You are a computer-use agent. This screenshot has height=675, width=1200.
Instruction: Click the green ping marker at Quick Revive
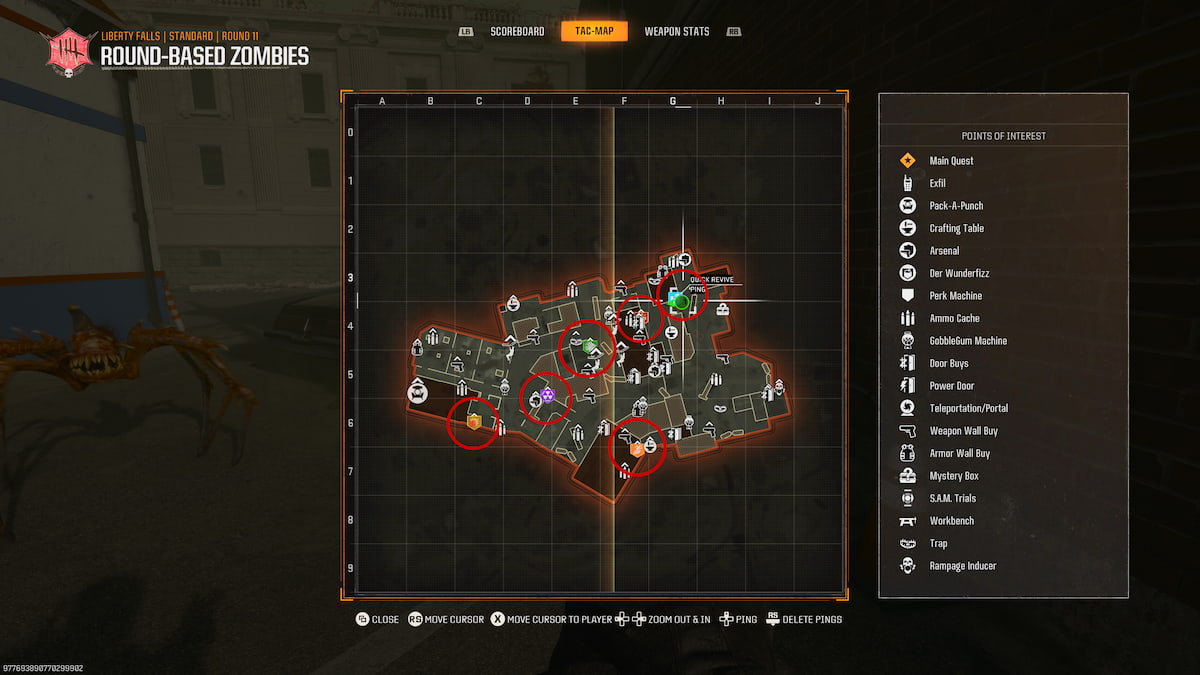pyautogui.click(x=682, y=301)
